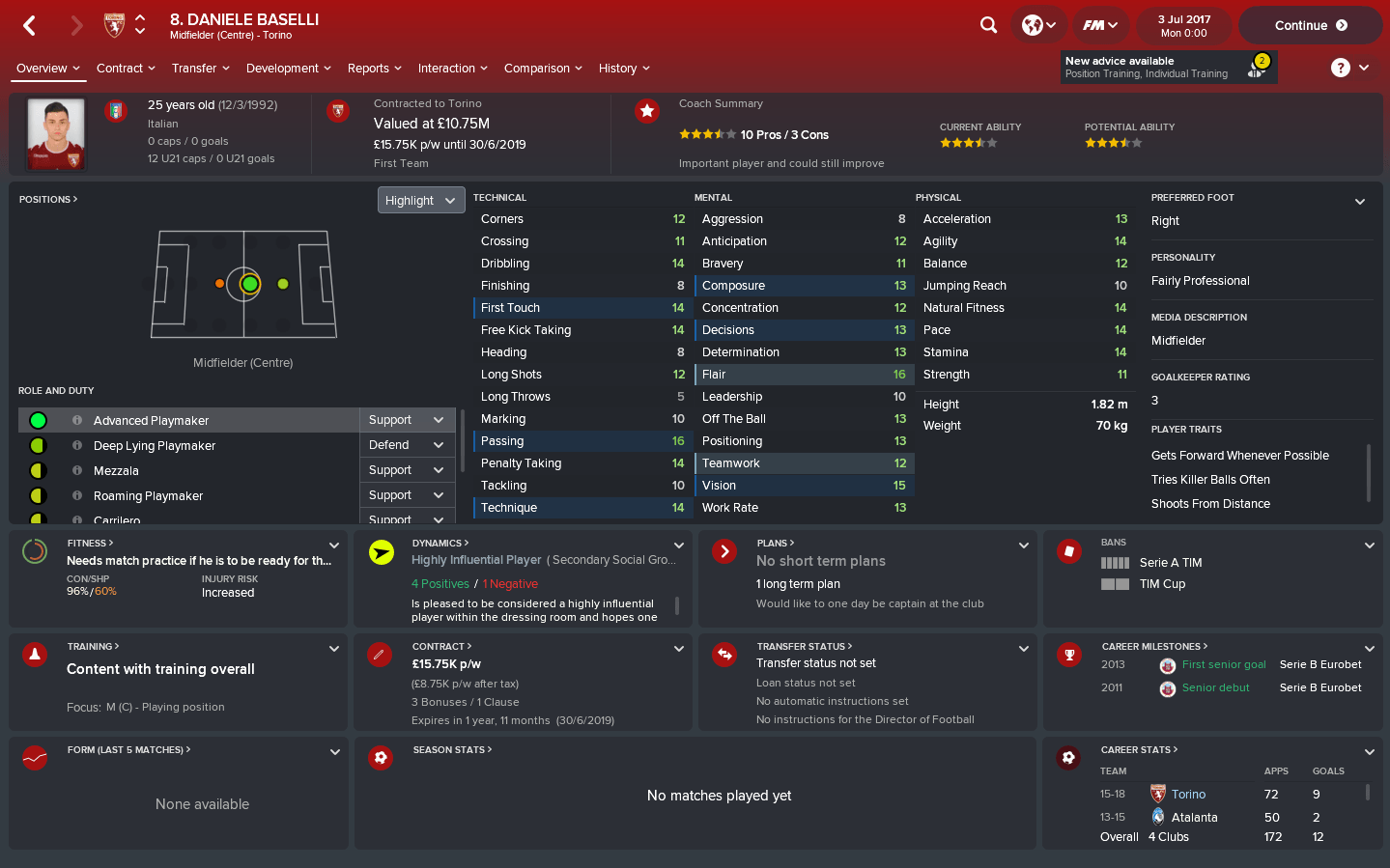
Task: Open the History menu
Action: pyautogui.click(x=617, y=68)
